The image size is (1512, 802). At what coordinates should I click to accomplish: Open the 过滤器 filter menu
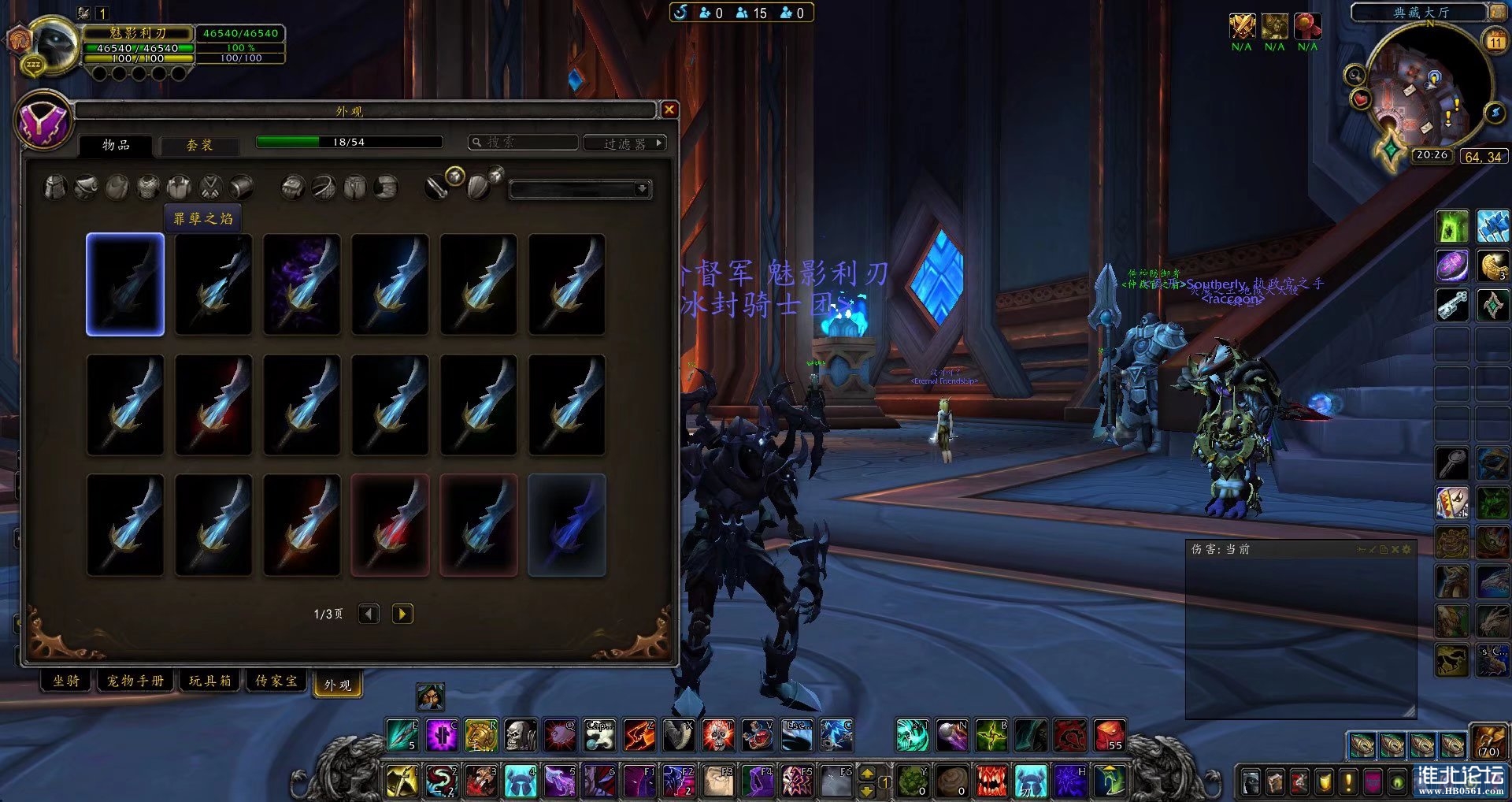point(625,143)
